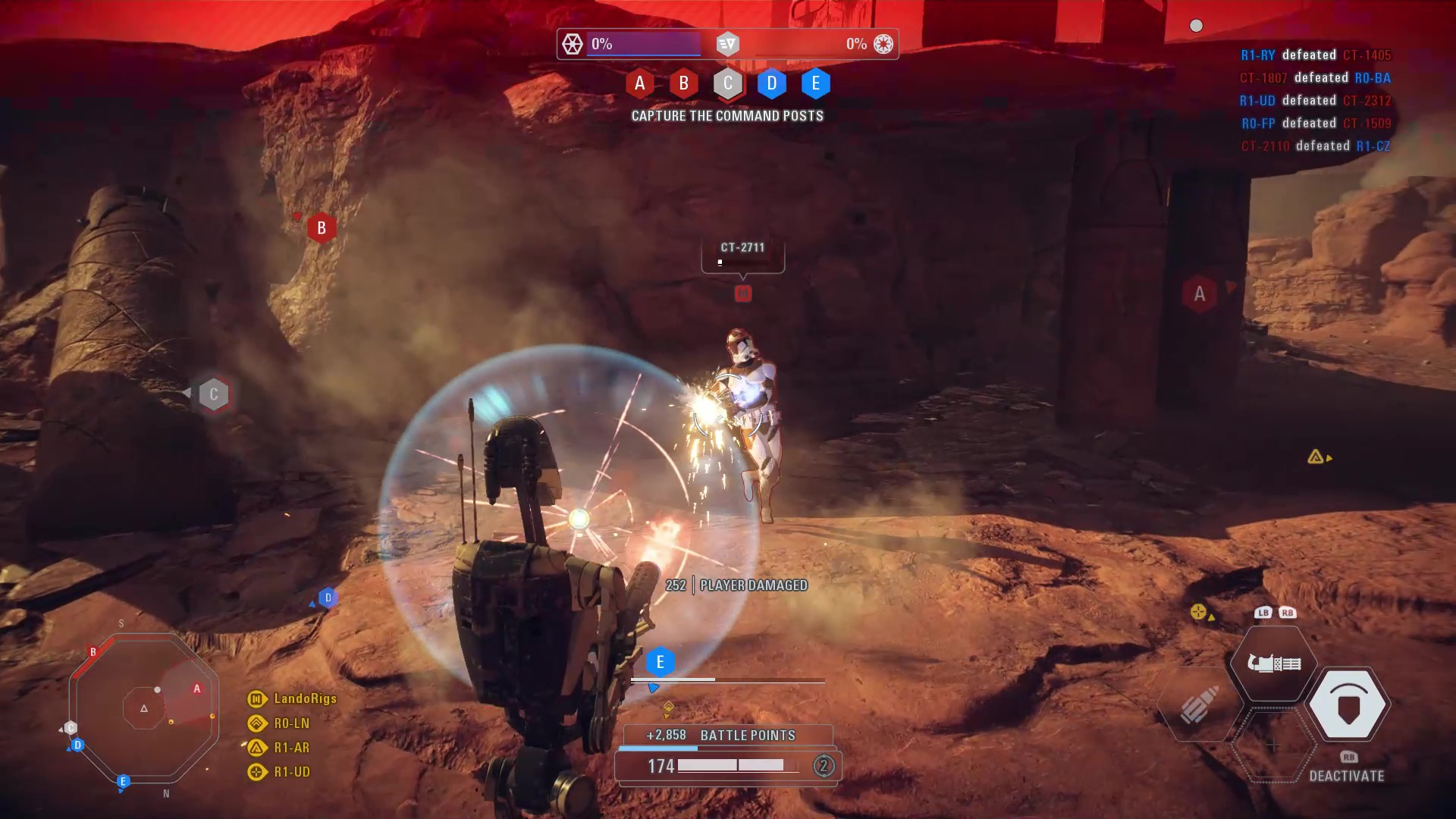Image resolution: width=1456 pixels, height=819 pixels.
Task: Select R1-UD in the squad list
Action: [291, 772]
